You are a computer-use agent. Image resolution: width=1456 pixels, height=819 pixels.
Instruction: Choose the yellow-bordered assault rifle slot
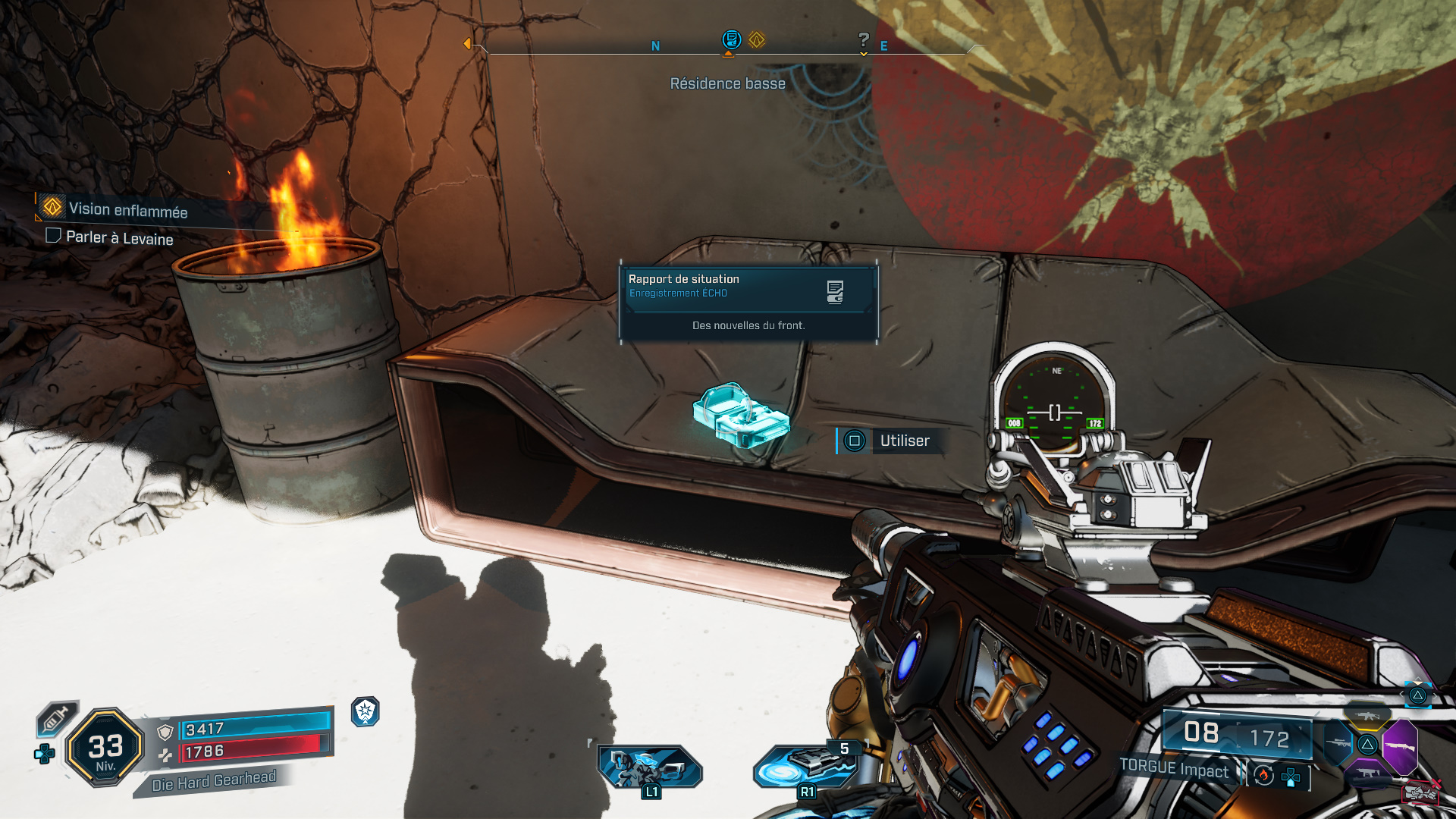(1368, 716)
